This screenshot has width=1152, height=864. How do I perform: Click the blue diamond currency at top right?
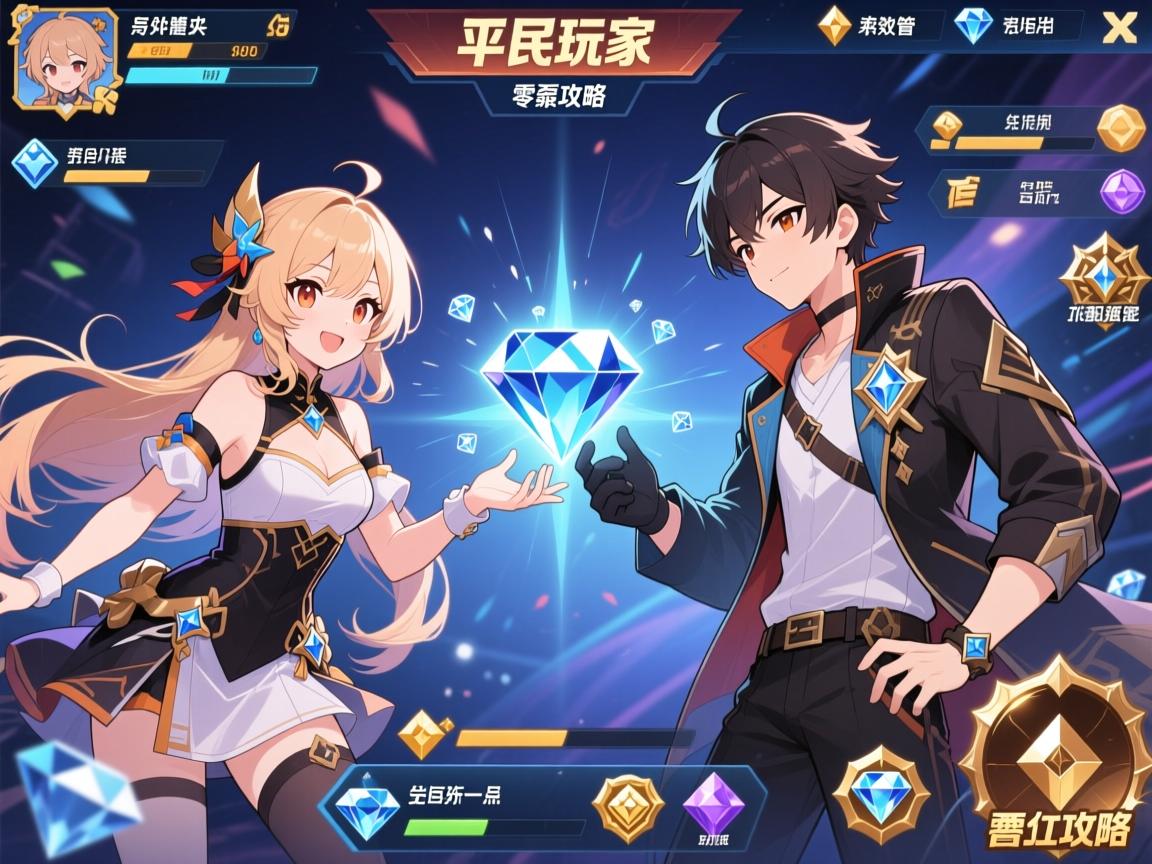pyautogui.click(x=973, y=26)
